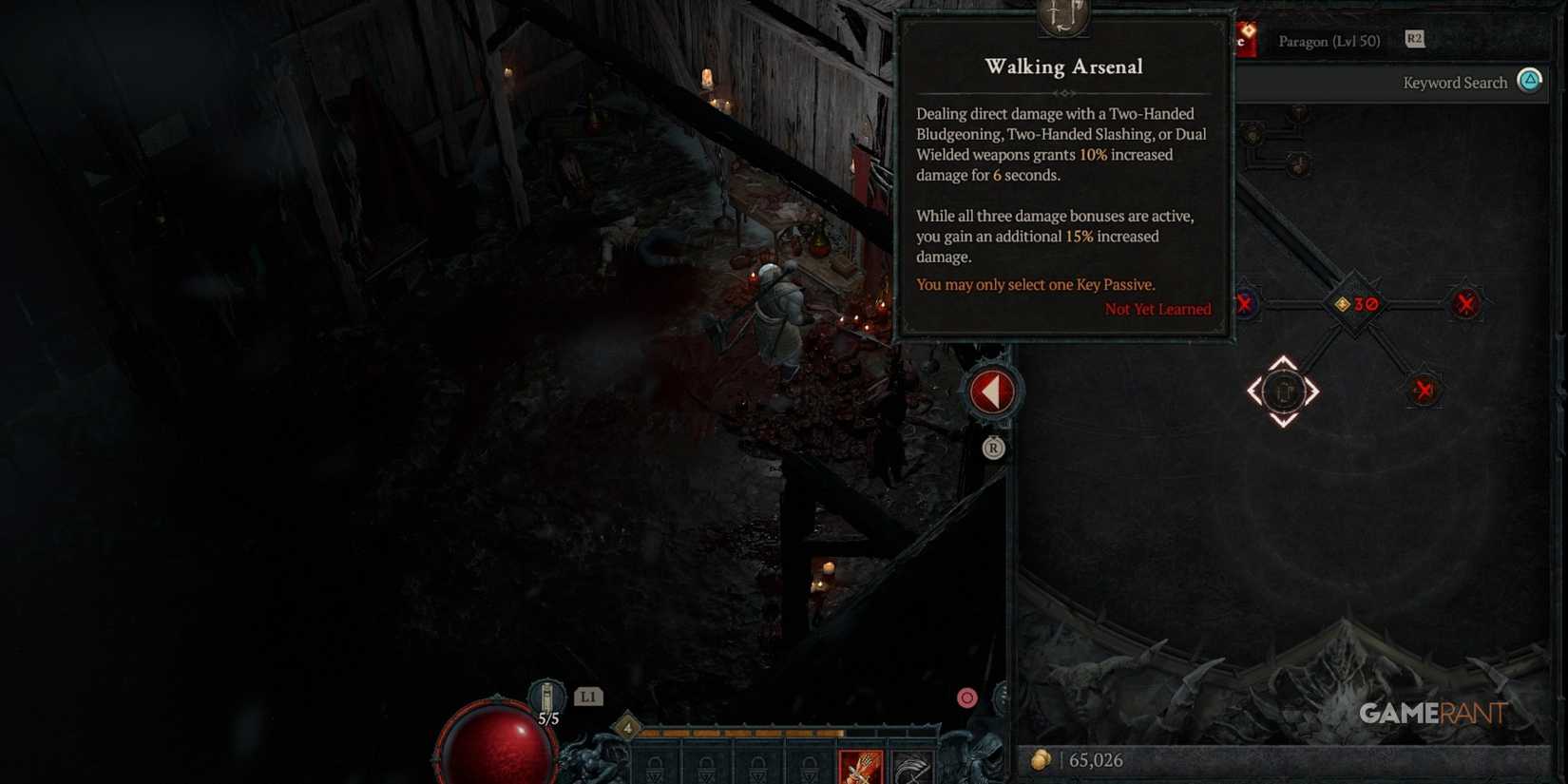Click the Not Yet Learned label

pos(1157,309)
